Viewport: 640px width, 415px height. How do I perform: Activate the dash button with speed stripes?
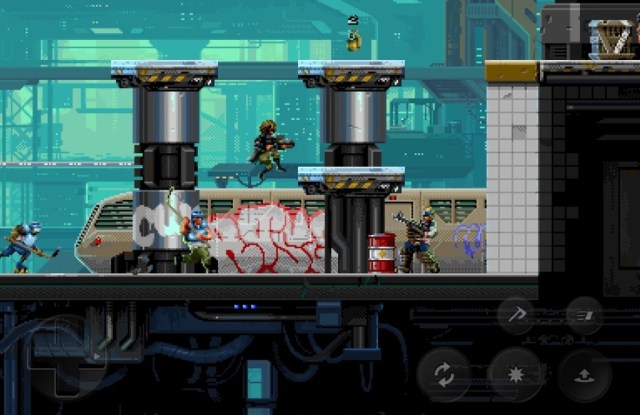coord(584,315)
